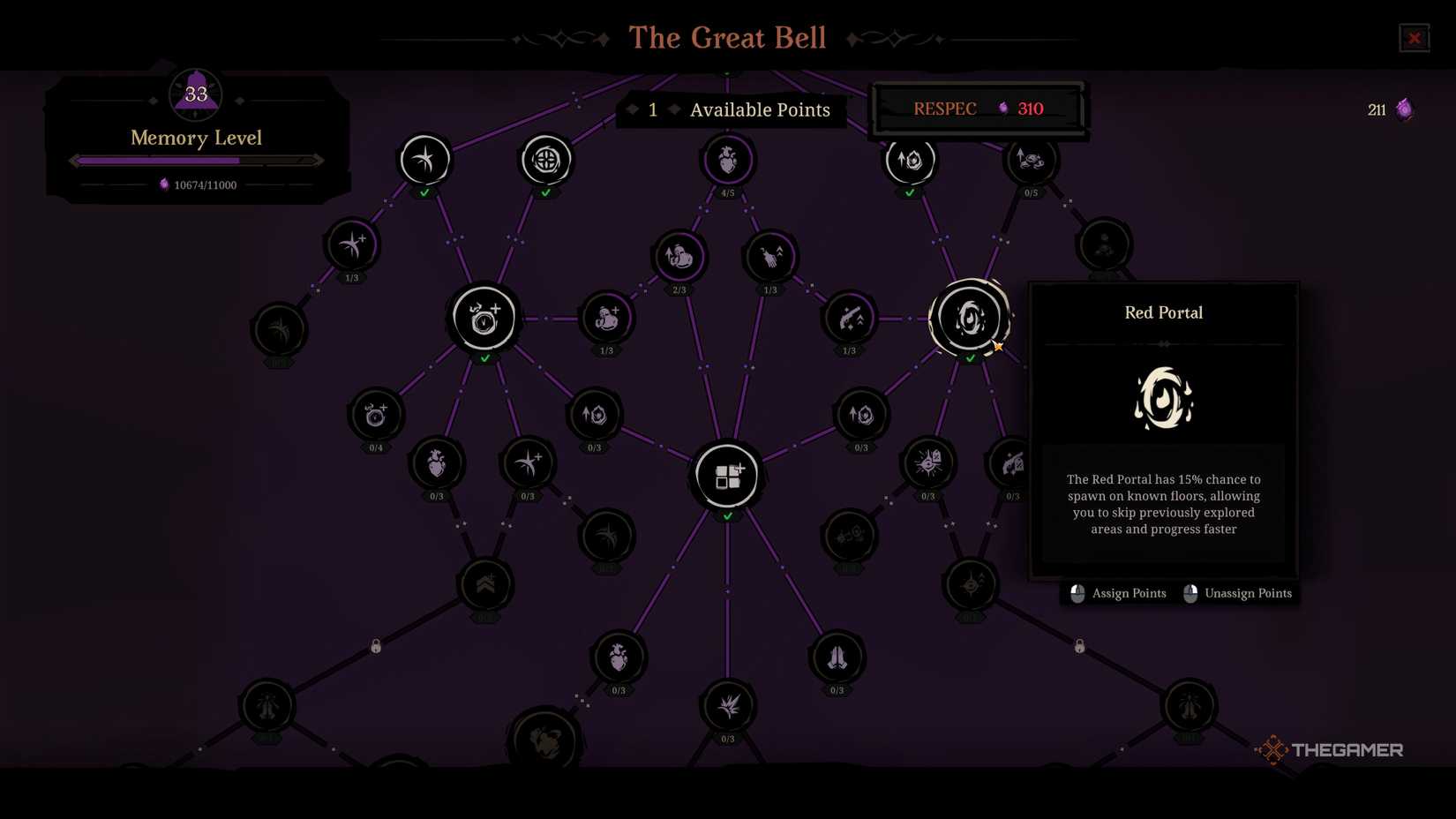Select the Red Portal skill node
Image resolution: width=1456 pixels, height=819 pixels.
click(x=971, y=318)
